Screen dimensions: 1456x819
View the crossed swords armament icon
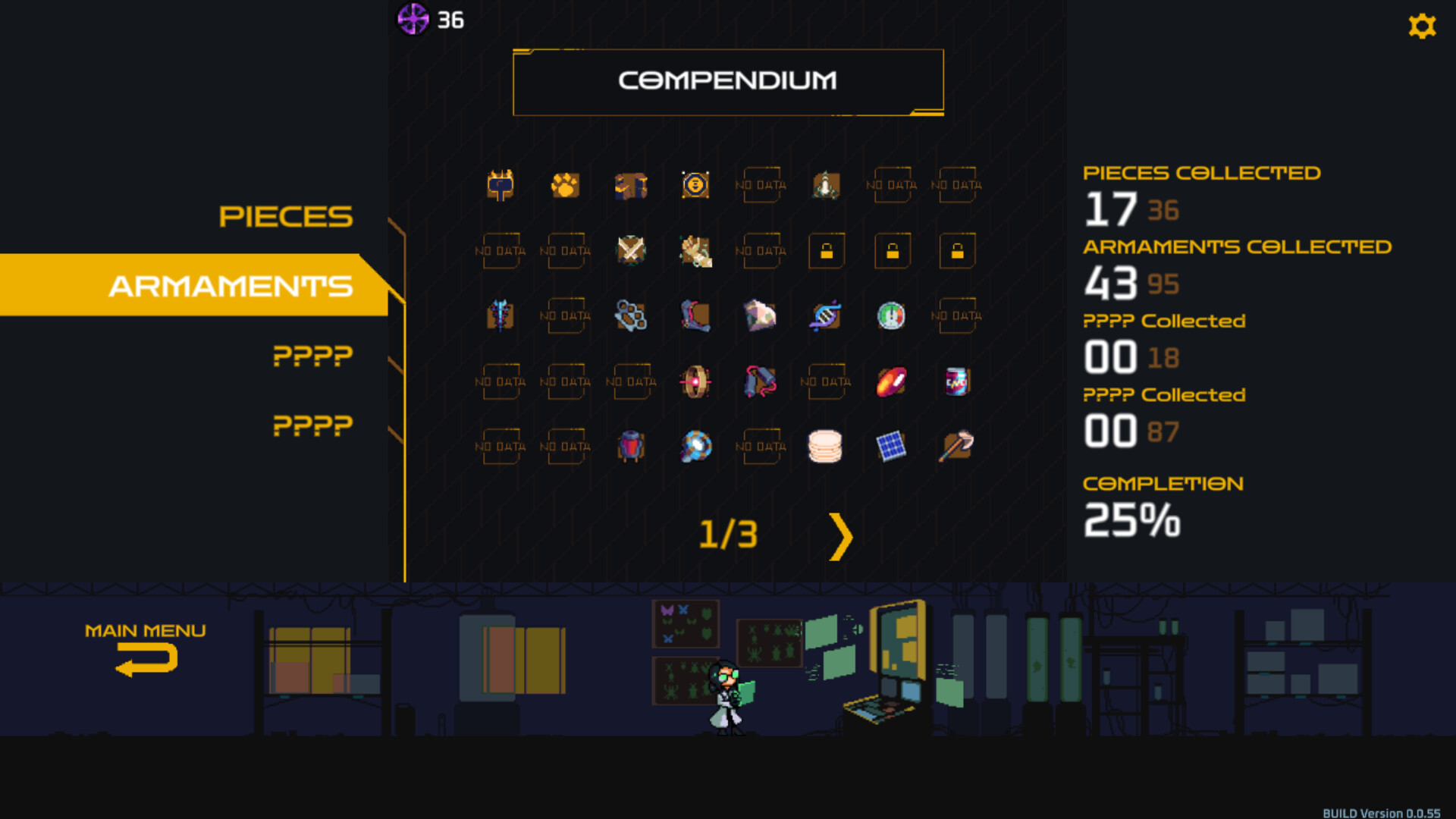click(x=629, y=251)
